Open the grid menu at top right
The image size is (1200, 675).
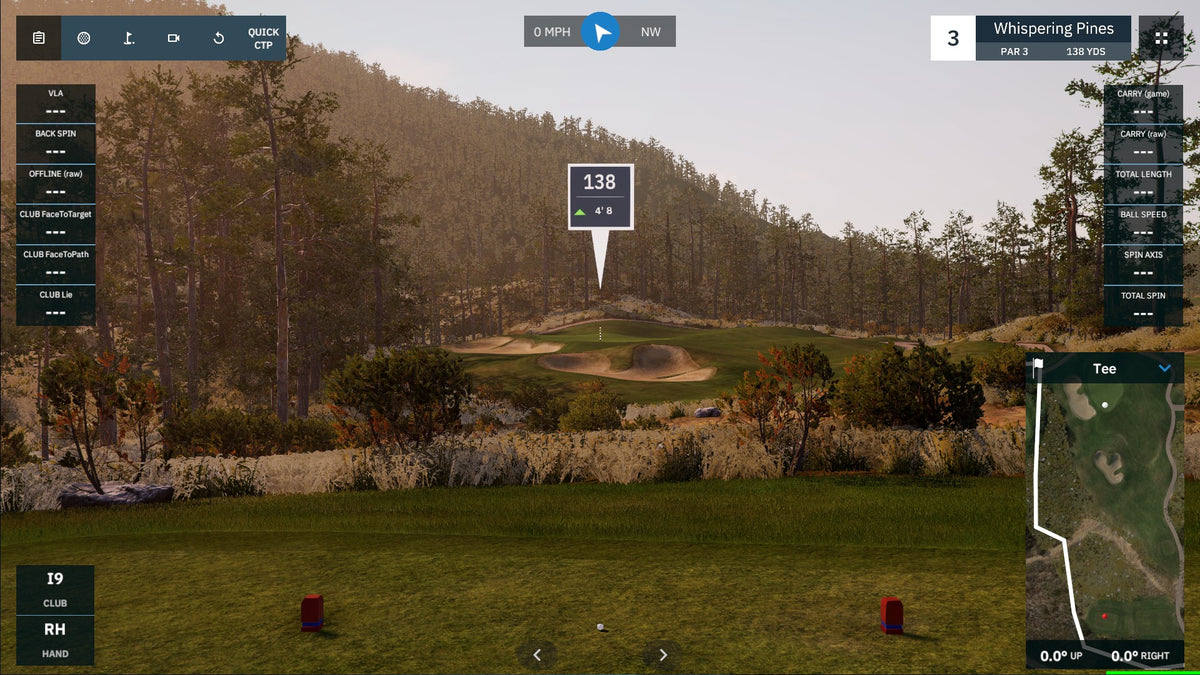pos(1161,38)
